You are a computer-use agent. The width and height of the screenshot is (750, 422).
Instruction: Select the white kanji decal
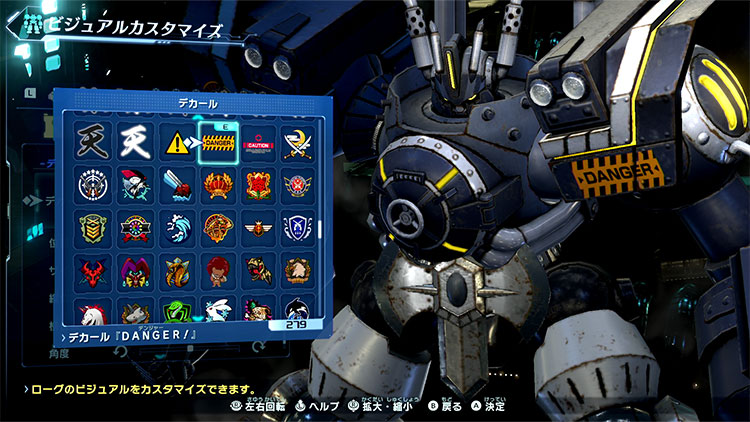tap(133, 144)
